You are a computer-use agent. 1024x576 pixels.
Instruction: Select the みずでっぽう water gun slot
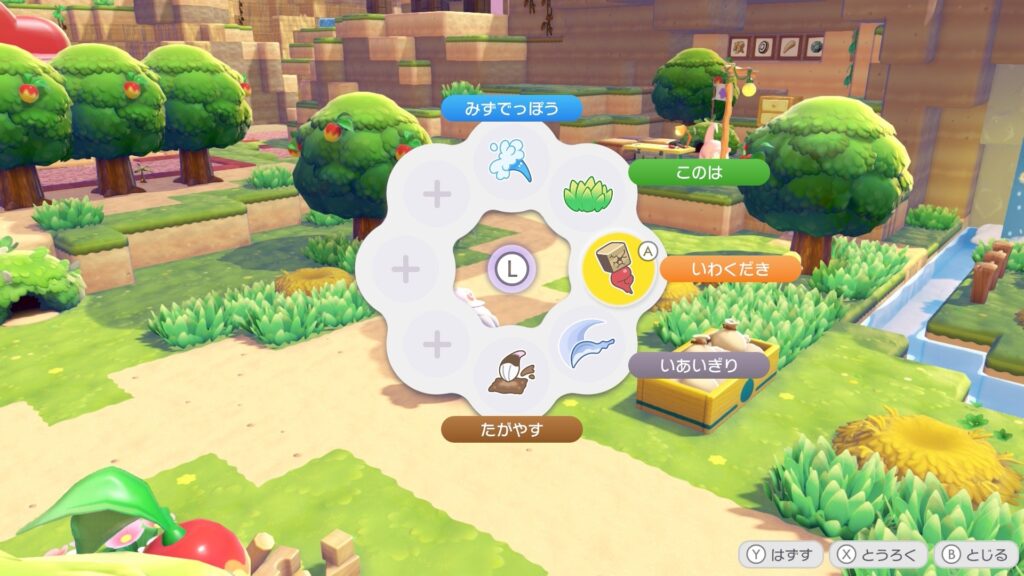click(510, 160)
